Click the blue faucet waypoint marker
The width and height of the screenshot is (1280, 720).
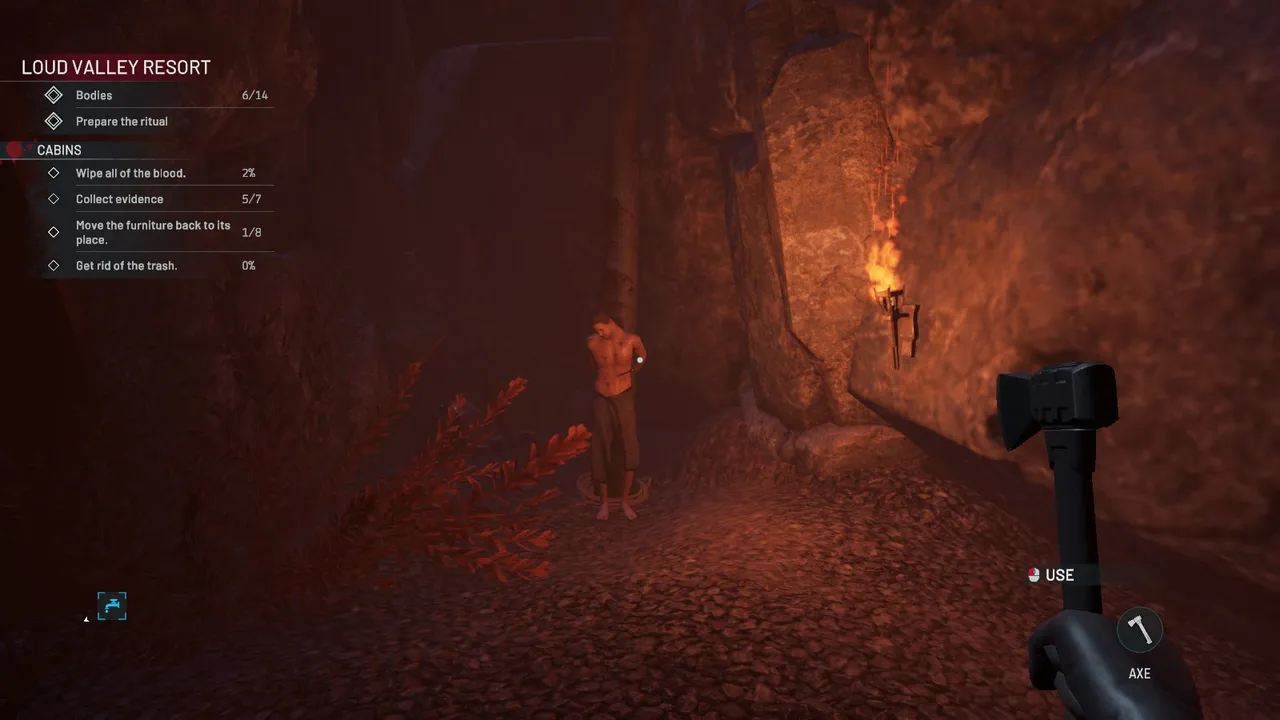[x=112, y=606]
